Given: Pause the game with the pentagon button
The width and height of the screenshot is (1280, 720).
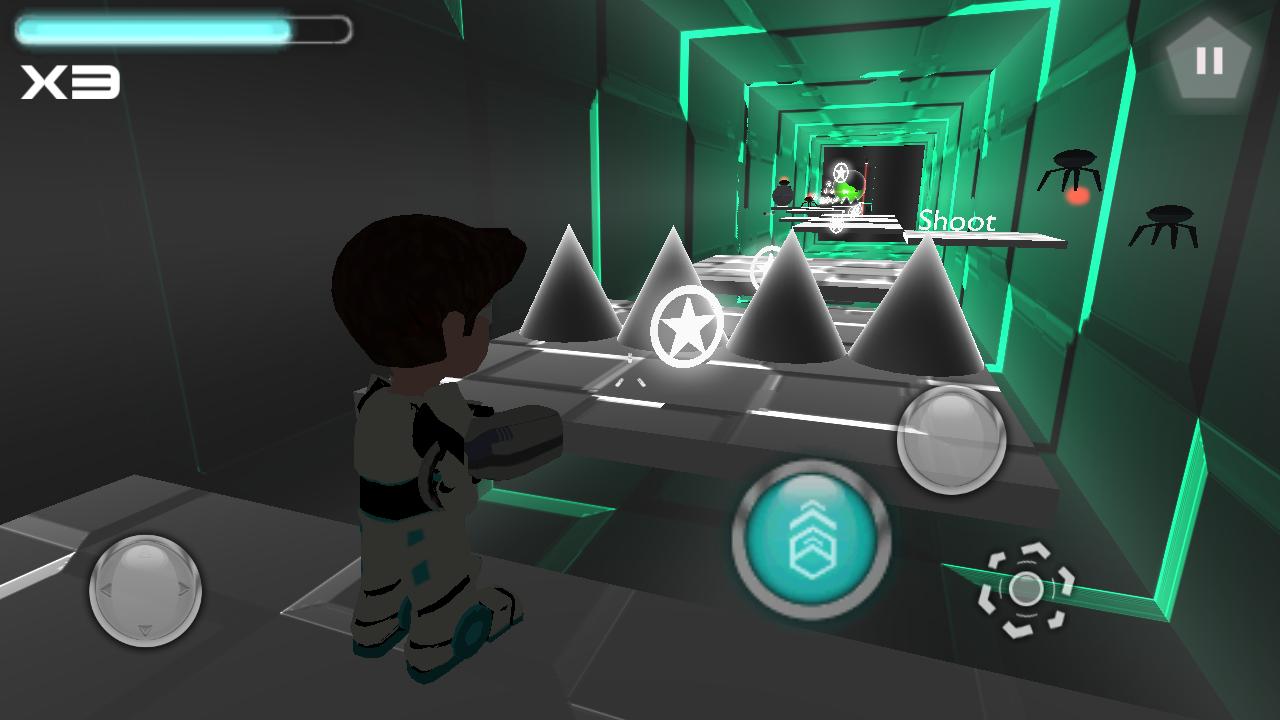Looking at the screenshot, I should tap(1209, 61).
